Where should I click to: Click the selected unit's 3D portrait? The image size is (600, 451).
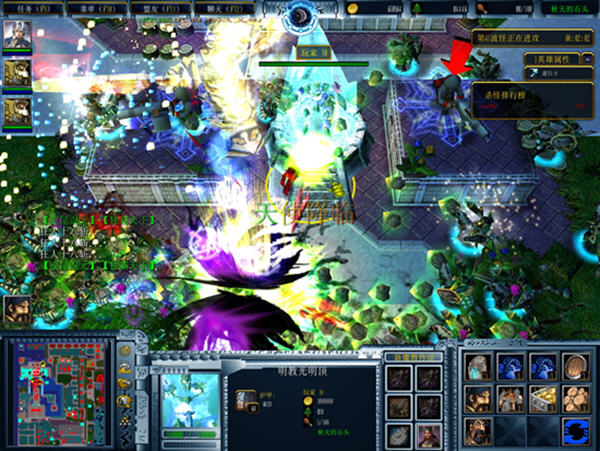coord(190,397)
